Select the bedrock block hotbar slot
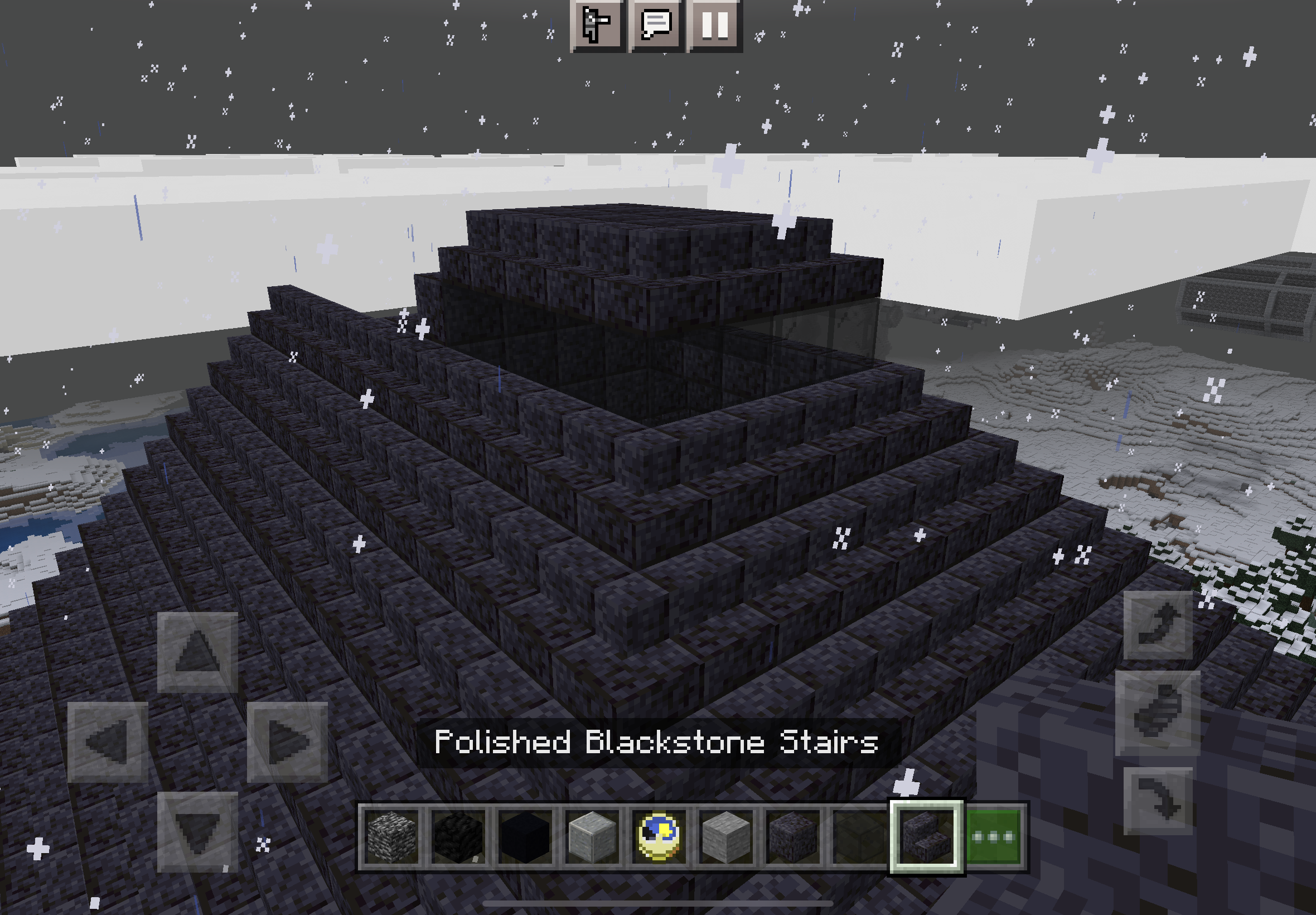This screenshot has width=1316, height=915. pyautogui.click(x=391, y=837)
